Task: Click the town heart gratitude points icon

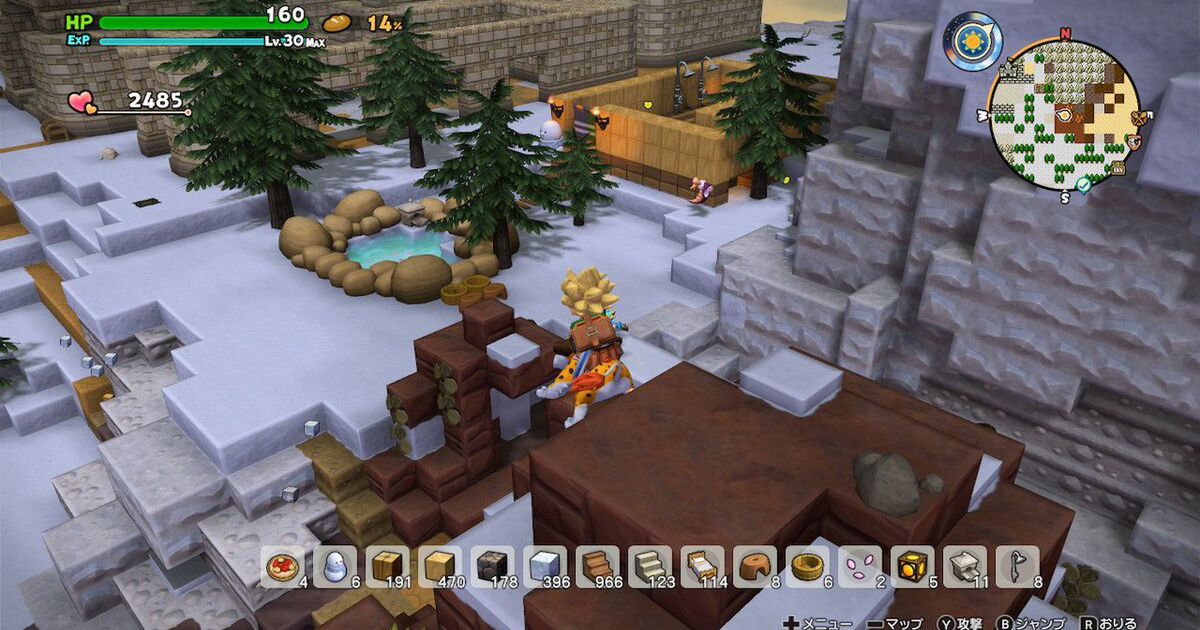Action: 81,102
